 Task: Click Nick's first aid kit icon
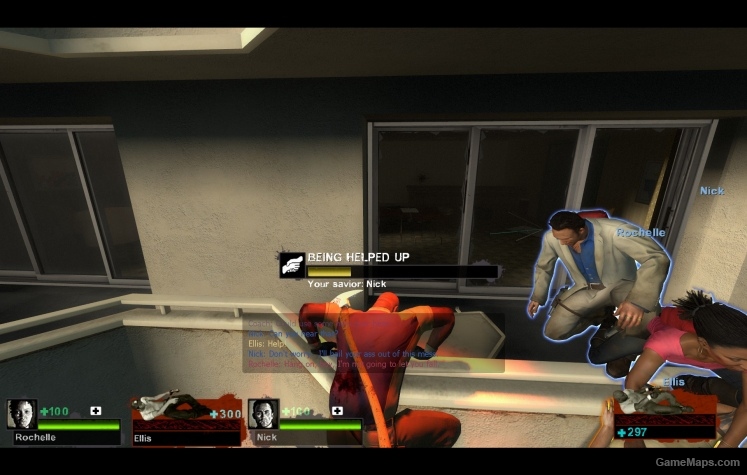pyautogui.click(x=337, y=410)
